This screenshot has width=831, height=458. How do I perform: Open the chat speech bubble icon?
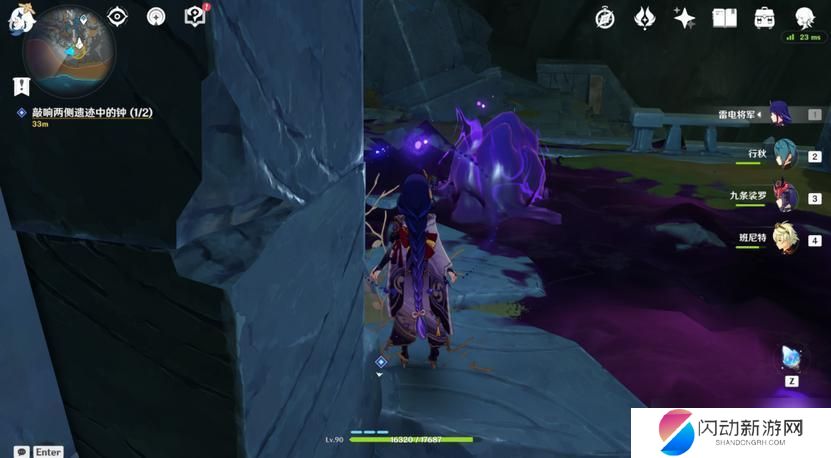tap(20, 451)
